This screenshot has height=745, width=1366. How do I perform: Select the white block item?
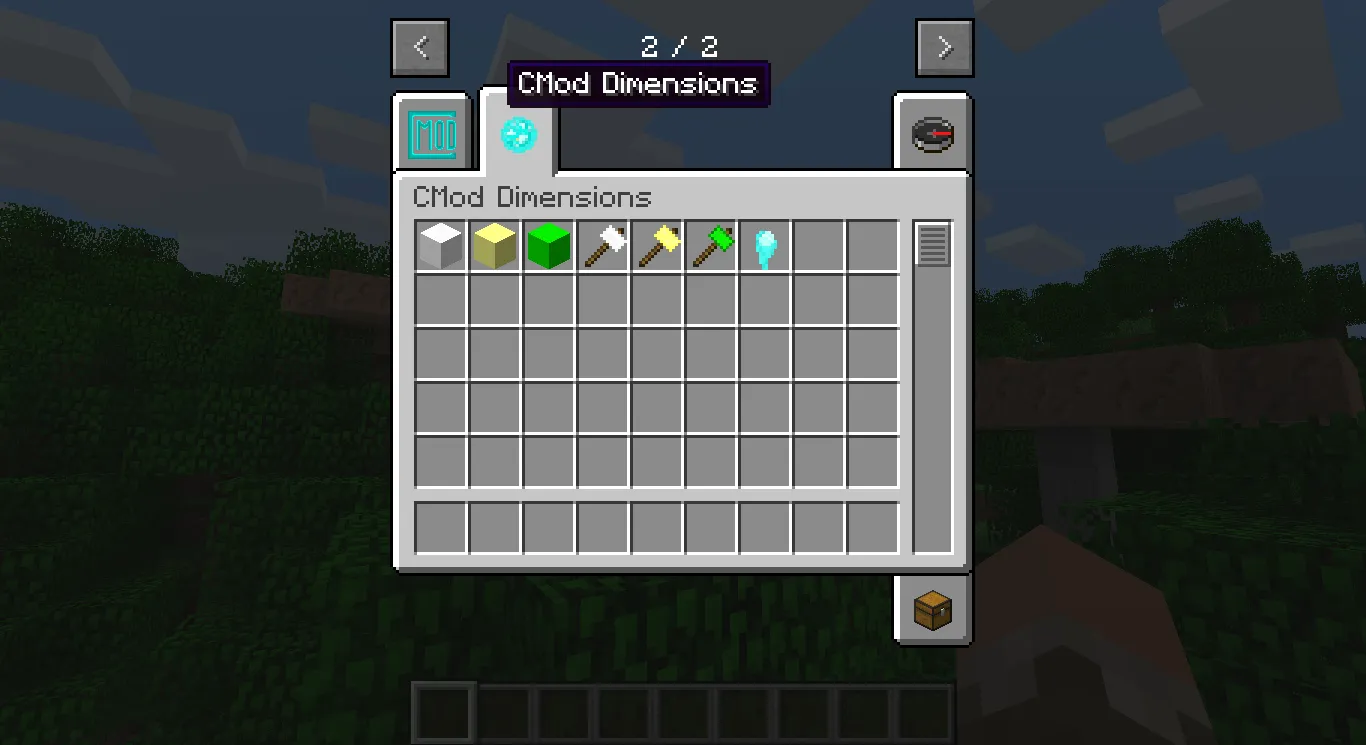coord(440,245)
